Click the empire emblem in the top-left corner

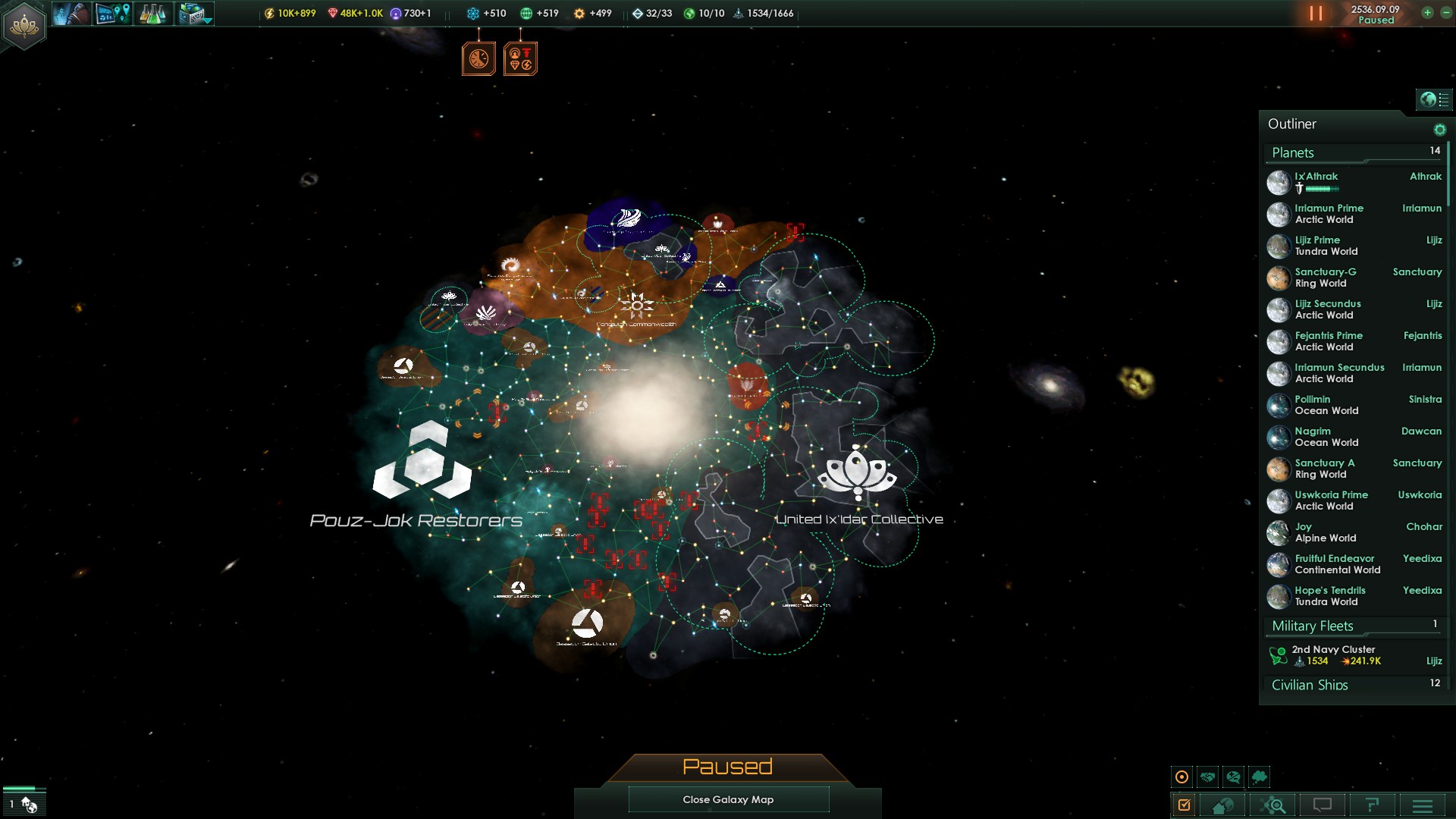pos(24,25)
